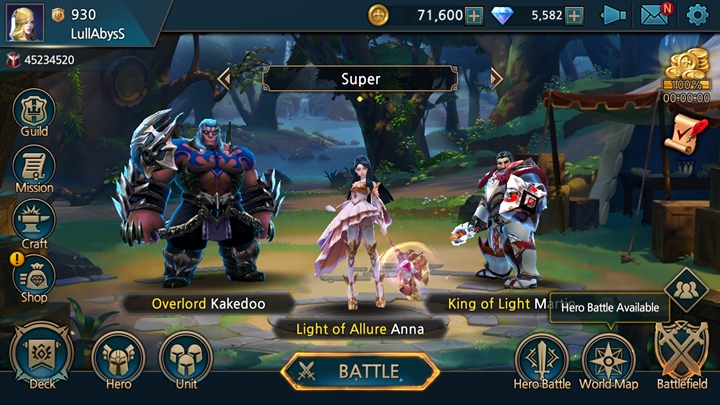Start a fight with the BATTLE button
Screen dimensions: 720x405
pyautogui.click(x=360, y=371)
